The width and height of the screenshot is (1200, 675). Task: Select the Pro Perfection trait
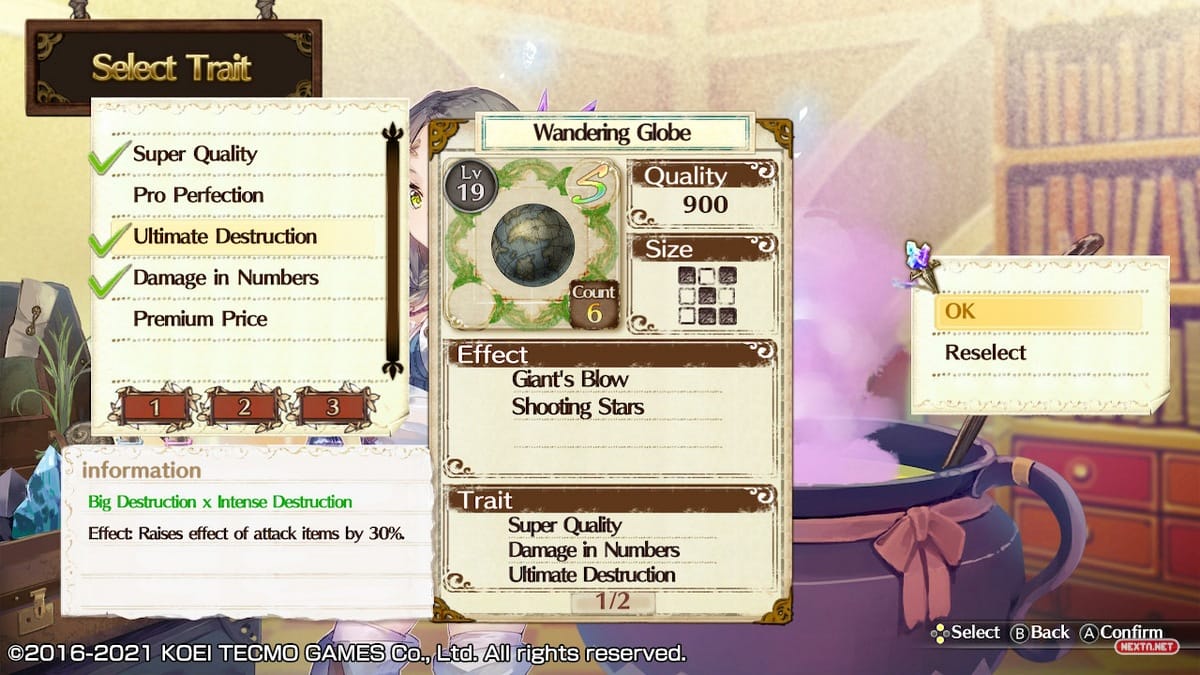198,195
